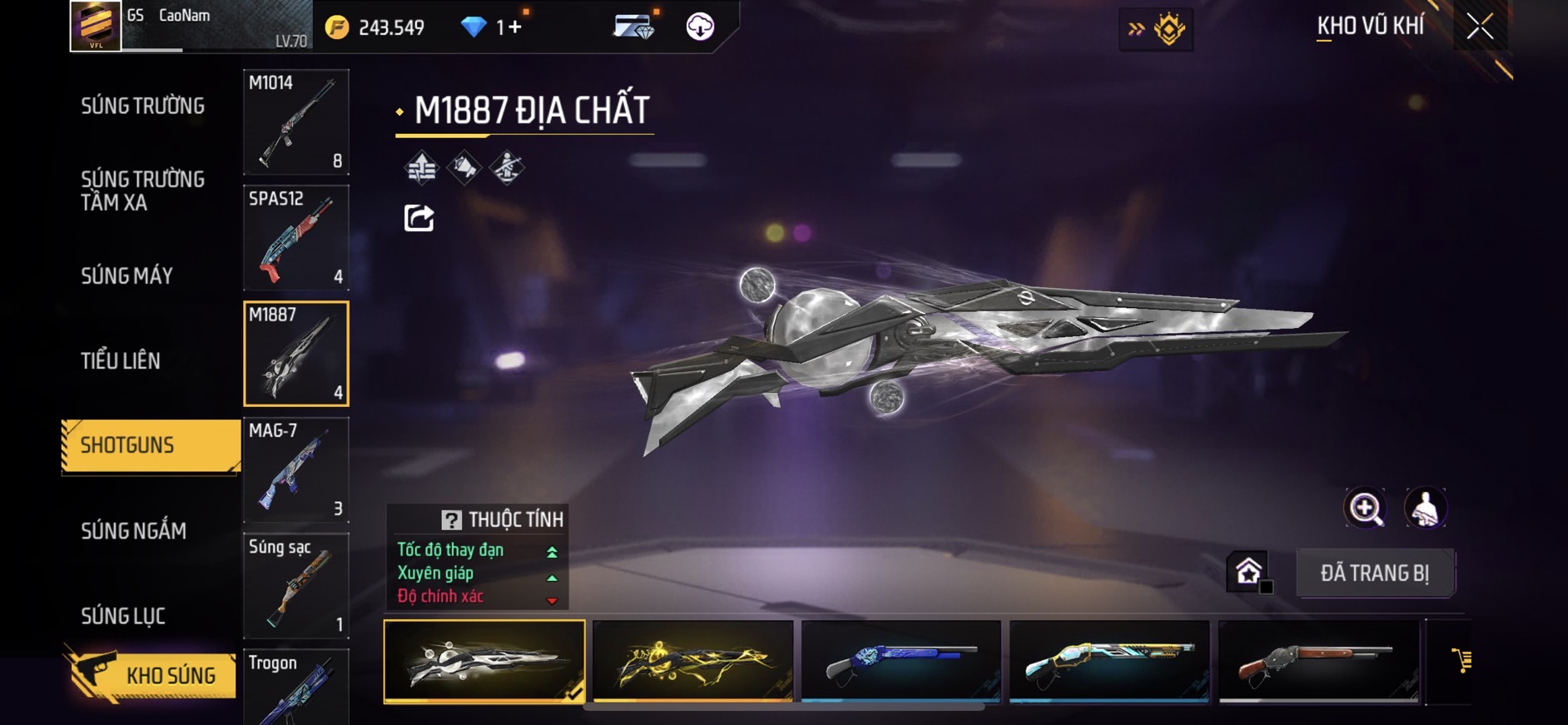The image size is (1568, 725).
Task: Select the yellow lightning M1887 skin
Action: click(x=692, y=661)
